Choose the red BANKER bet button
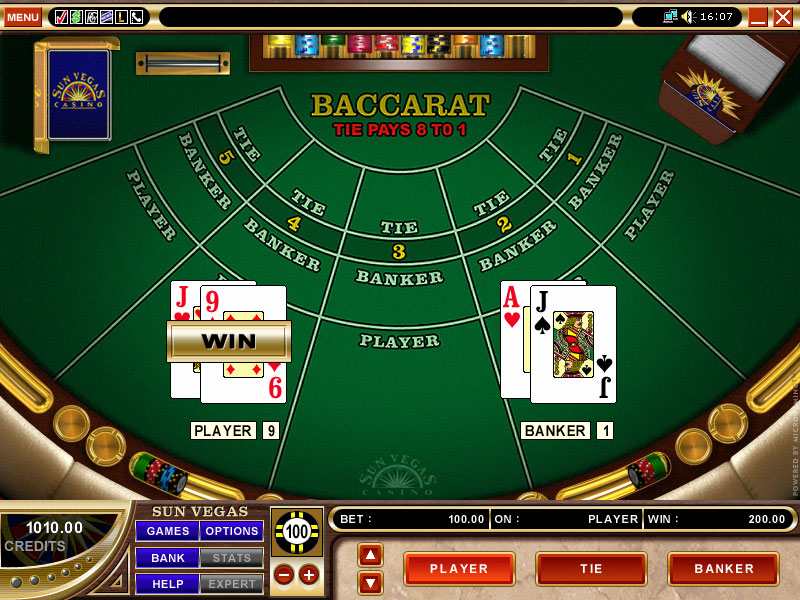Screen dimensions: 800x600 tap(723, 569)
